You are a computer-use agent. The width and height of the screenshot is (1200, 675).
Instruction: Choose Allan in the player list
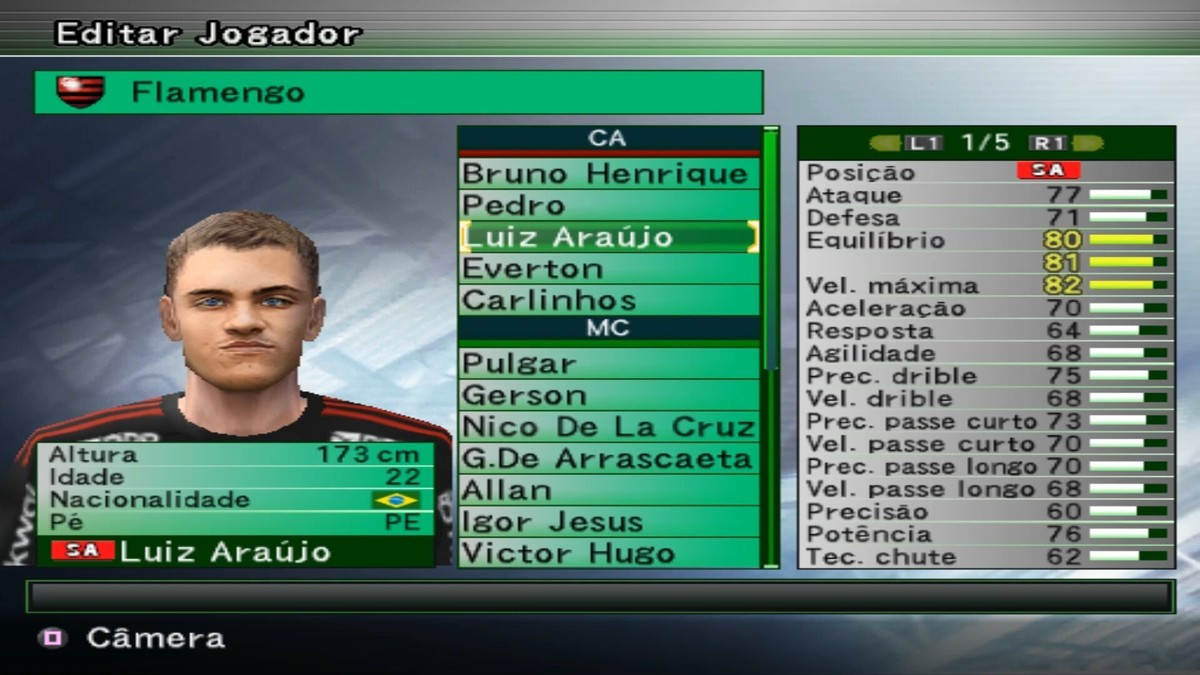coord(607,490)
